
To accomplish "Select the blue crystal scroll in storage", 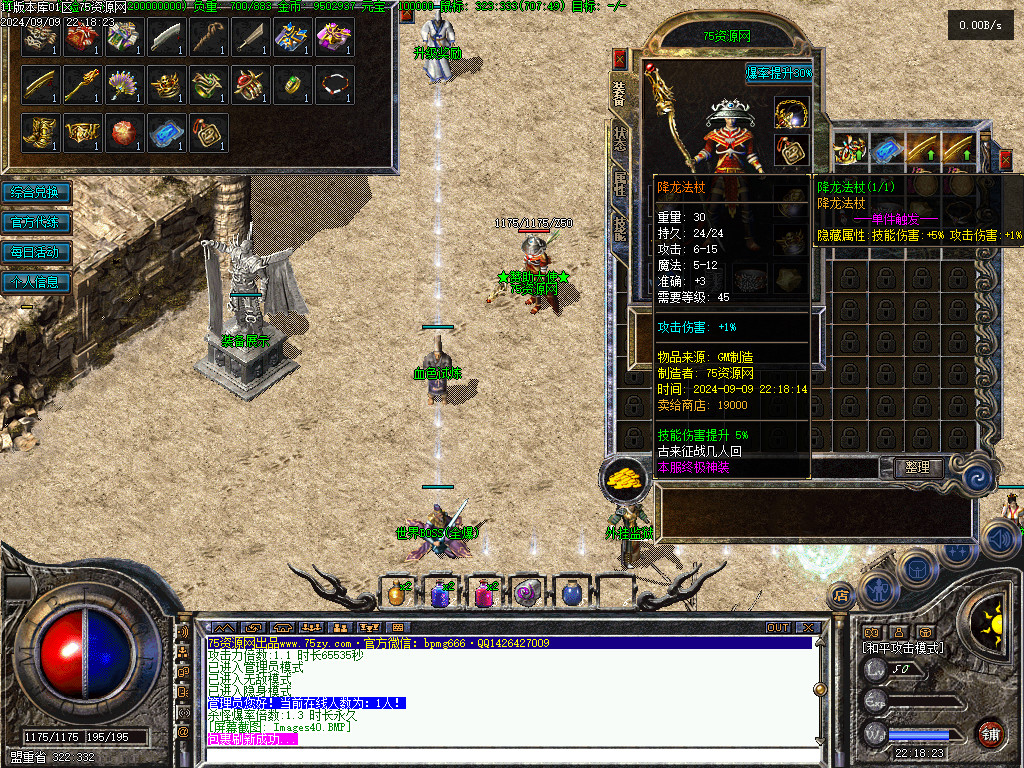I will 166,132.
